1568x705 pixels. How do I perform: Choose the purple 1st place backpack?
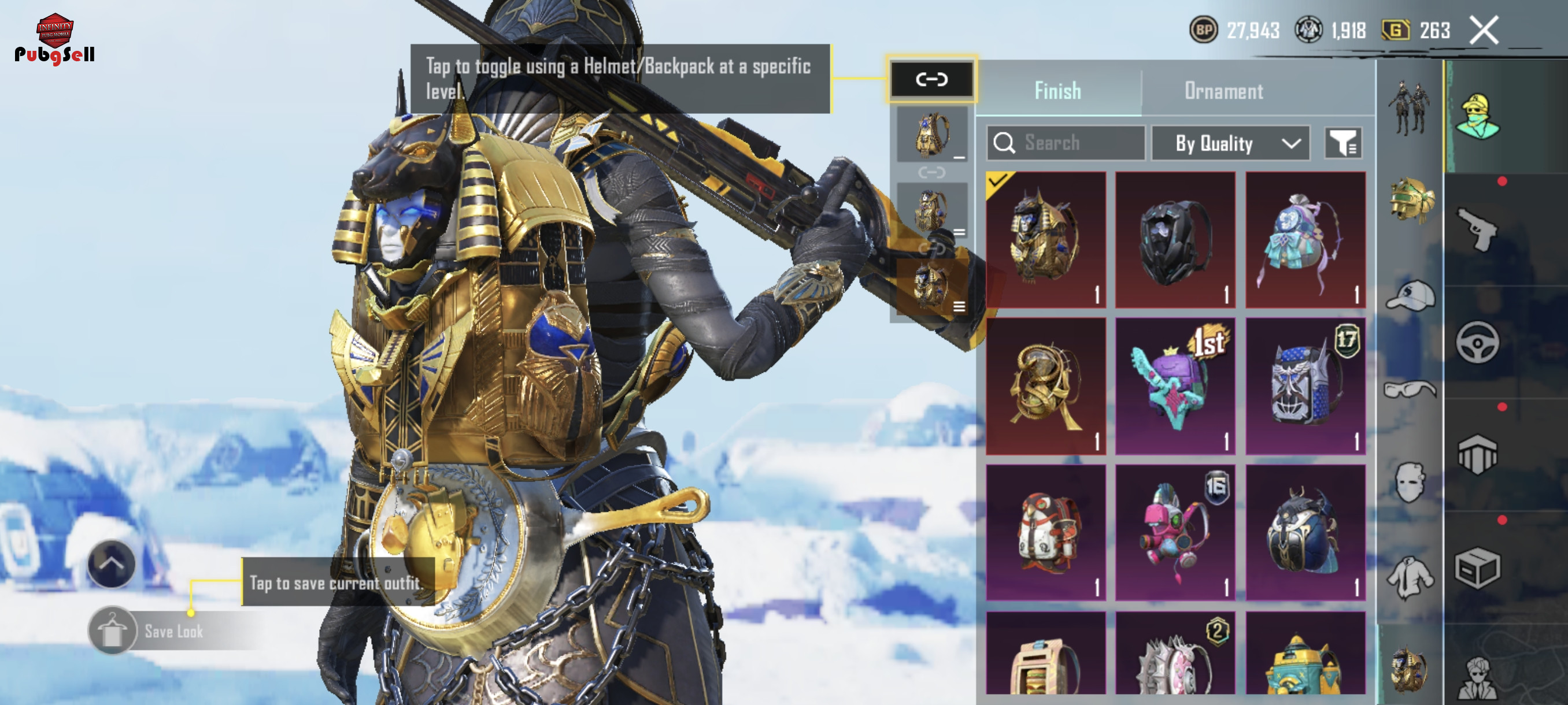click(x=1175, y=385)
